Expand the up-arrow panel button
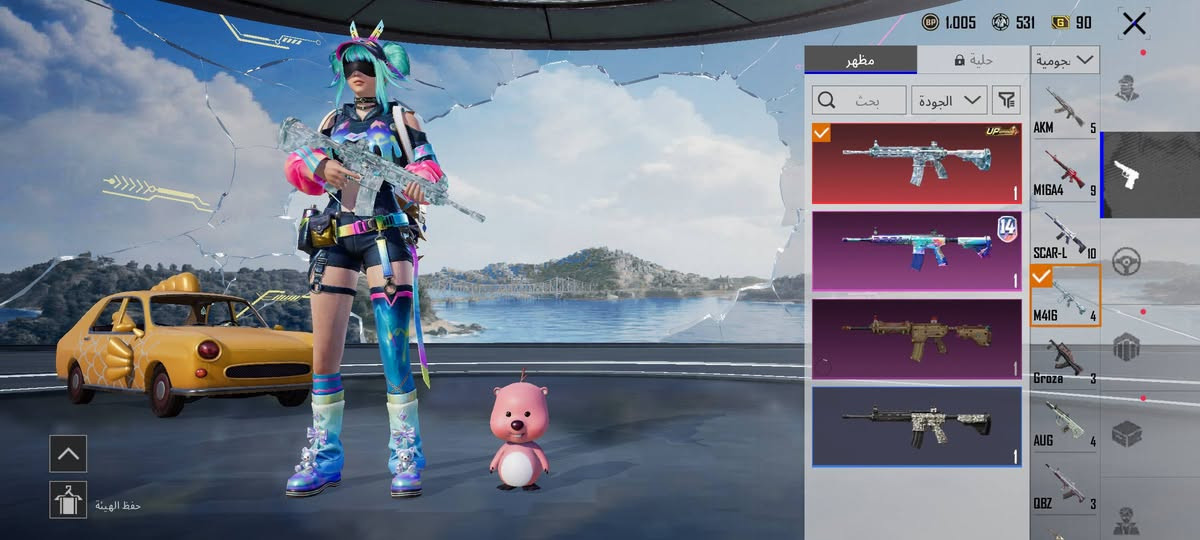Viewport: 1200px width, 540px height. pyautogui.click(x=68, y=453)
